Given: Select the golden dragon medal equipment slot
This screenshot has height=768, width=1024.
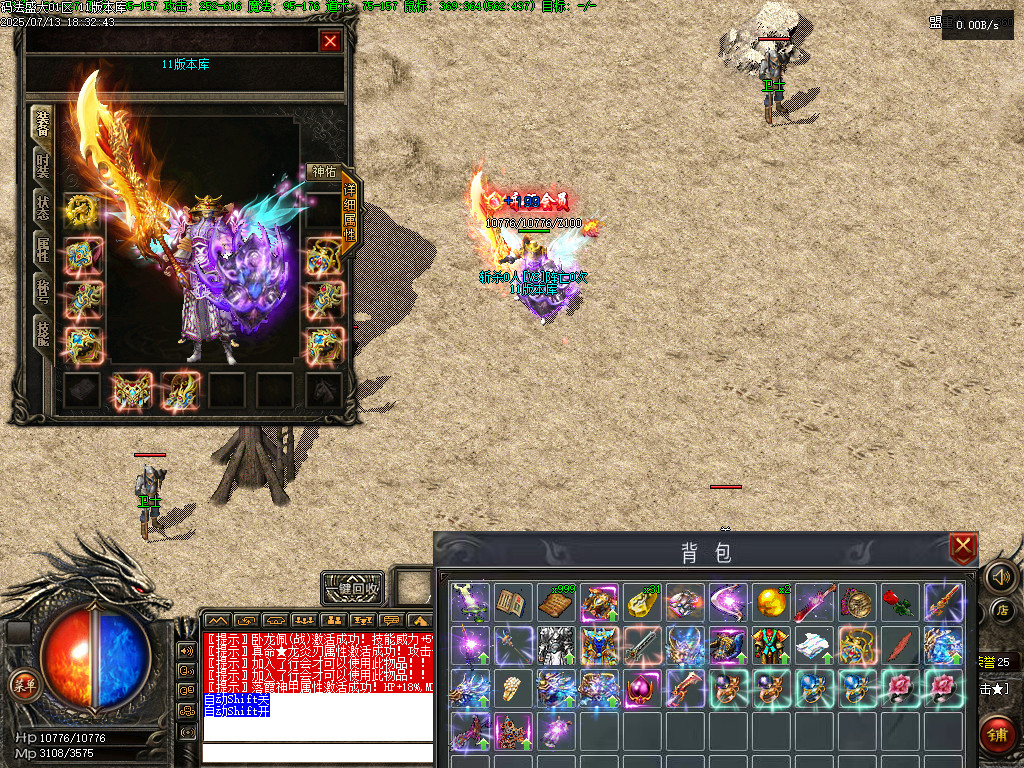Looking at the screenshot, I should tap(83, 210).
